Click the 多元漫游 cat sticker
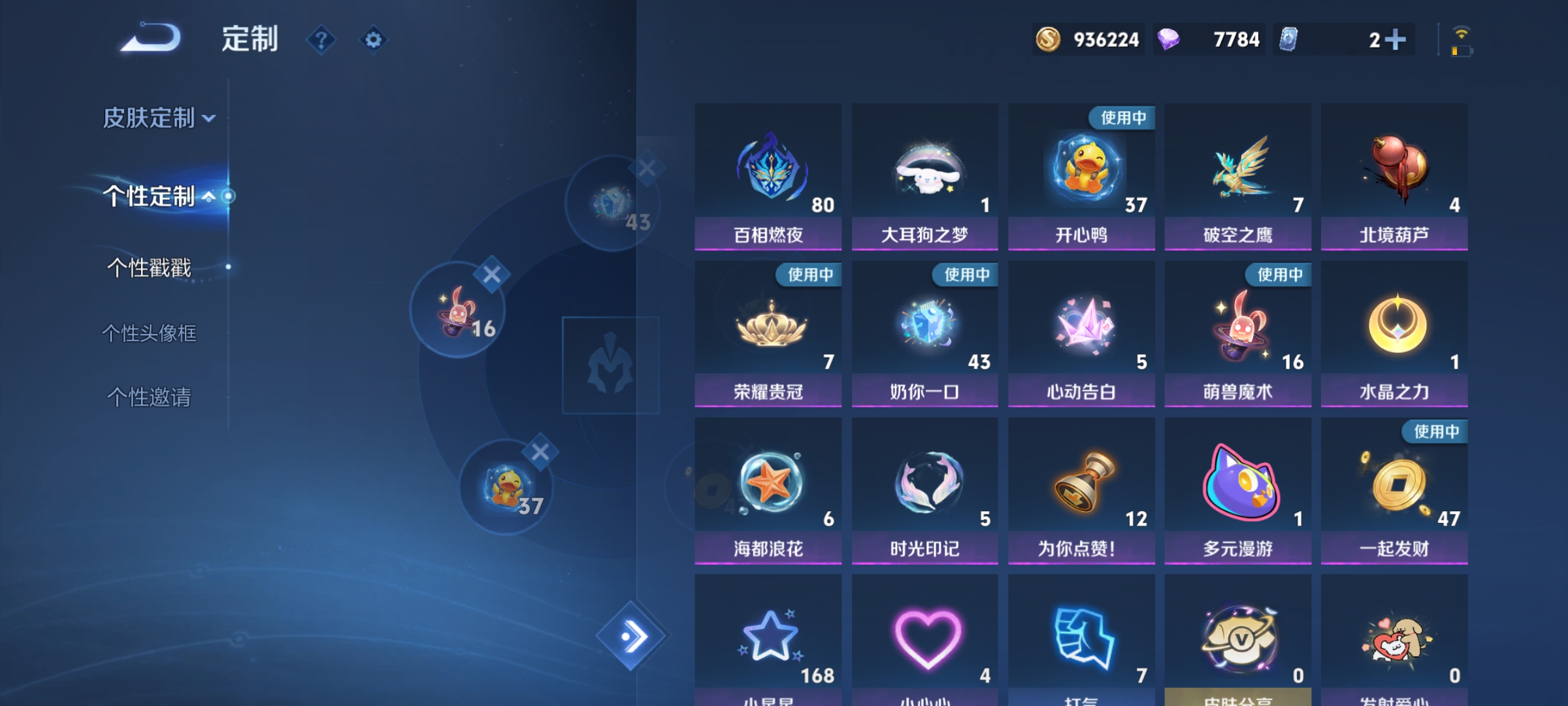 pos(1237,482)
